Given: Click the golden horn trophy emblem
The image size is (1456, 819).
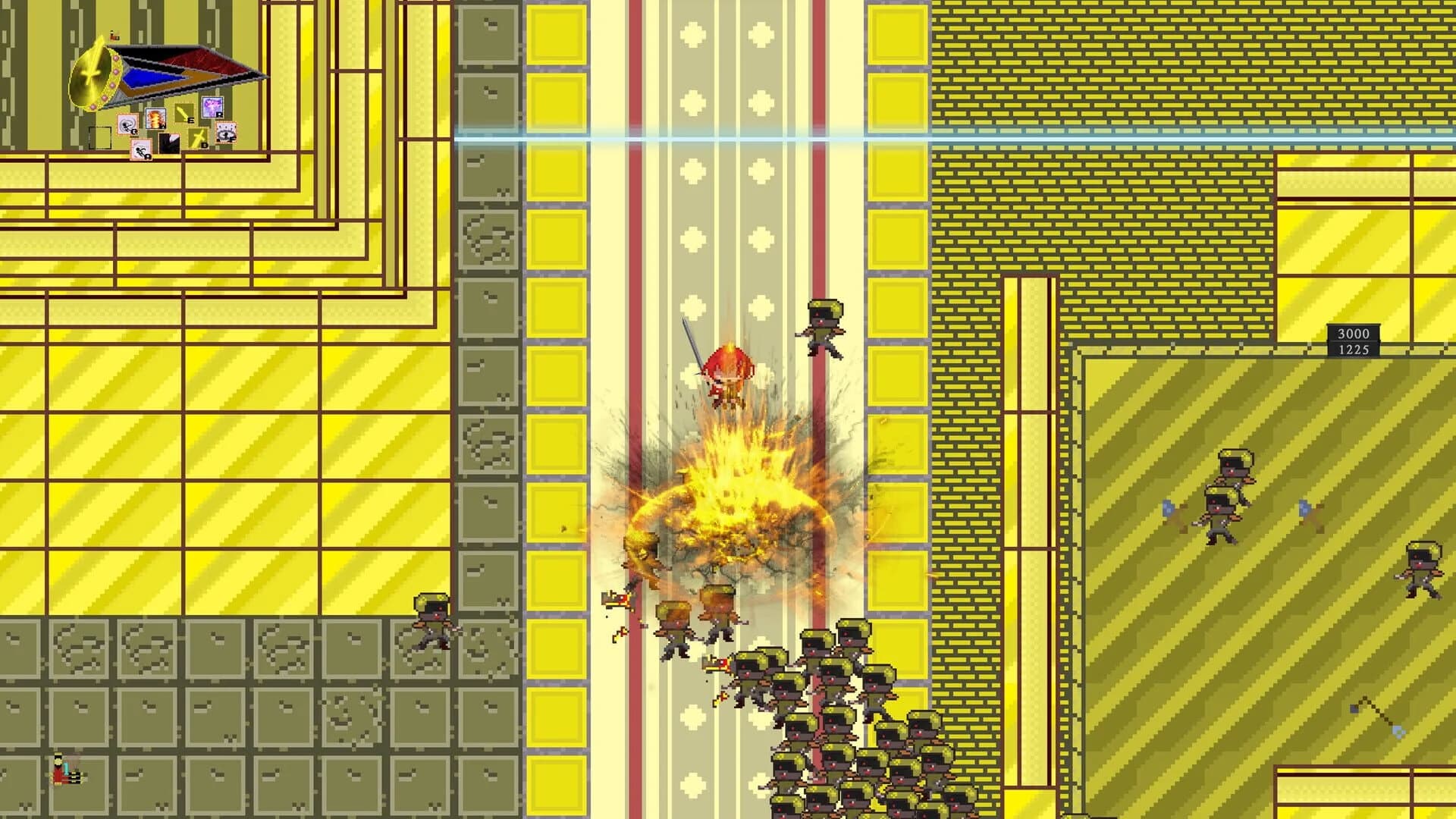Looking at the screenshot, I should (x=95, y=76).
